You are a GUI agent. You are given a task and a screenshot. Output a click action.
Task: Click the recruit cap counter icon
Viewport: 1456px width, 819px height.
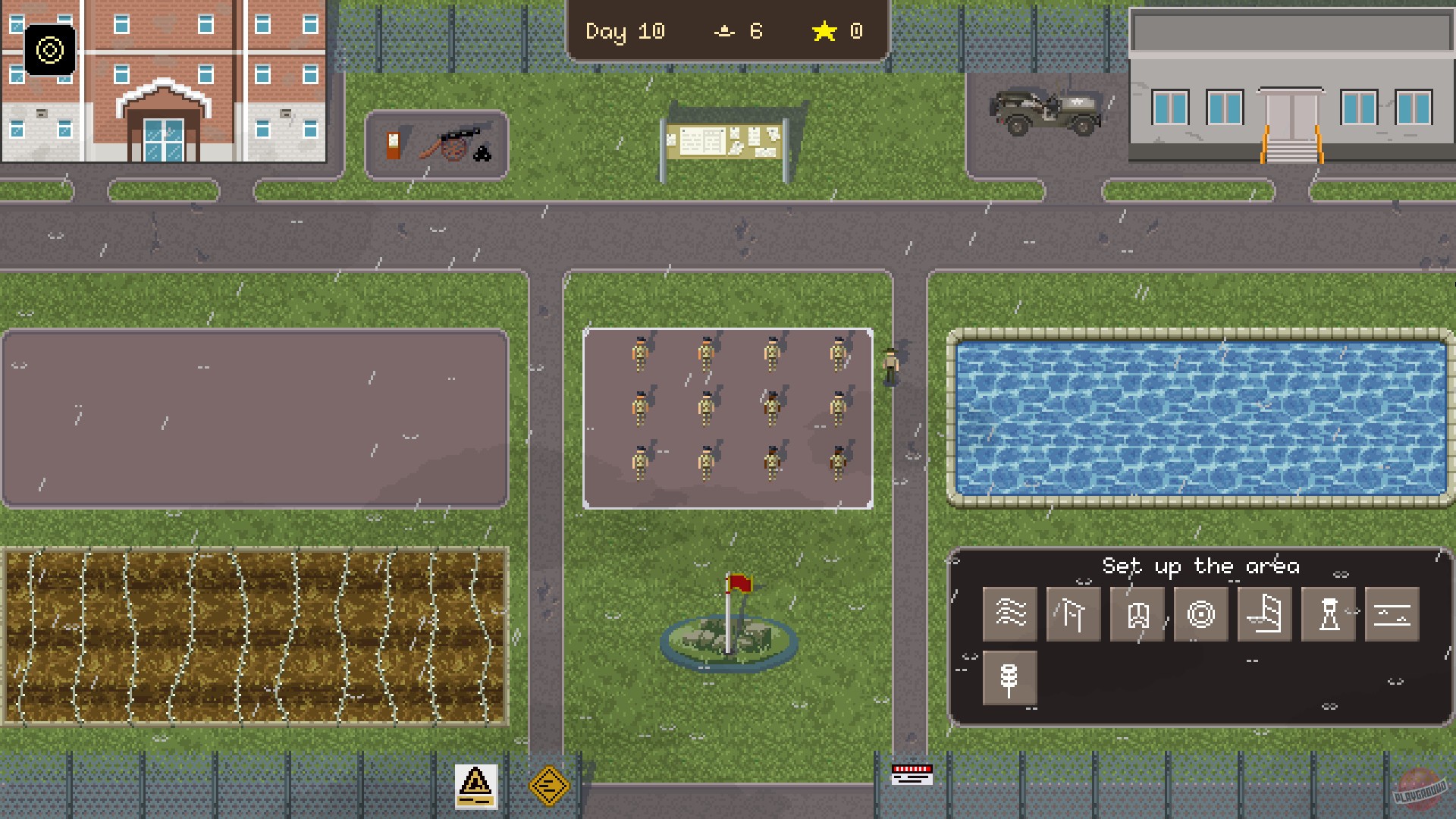(725, 31)
